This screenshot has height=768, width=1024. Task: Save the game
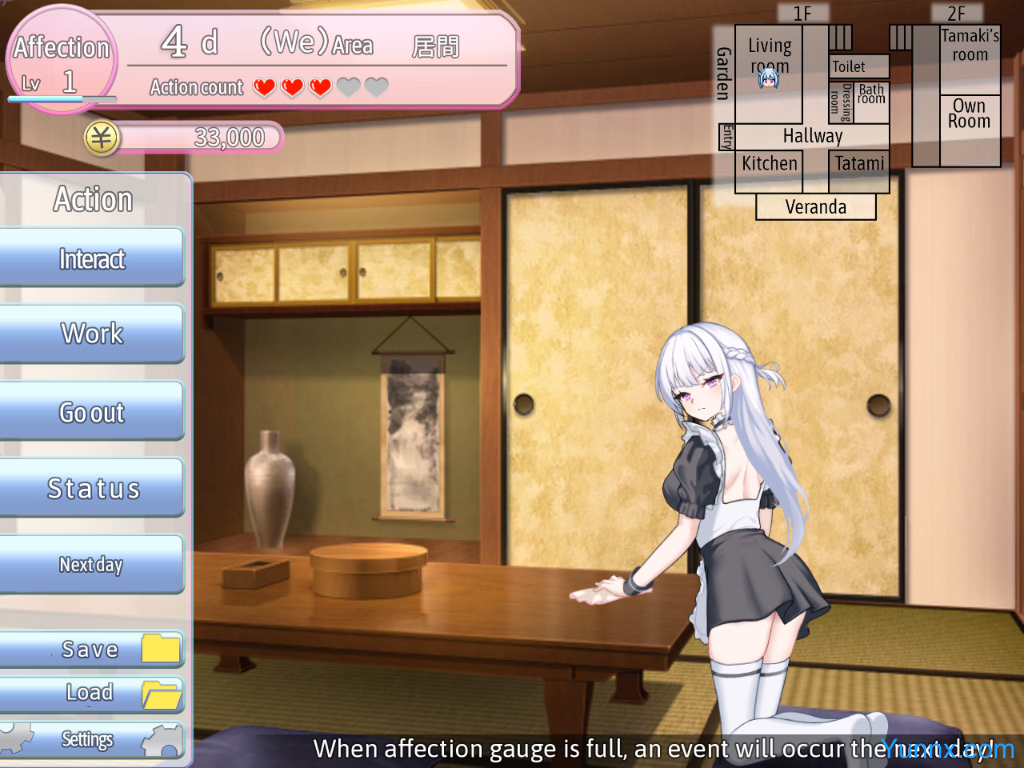click(92, 650)
